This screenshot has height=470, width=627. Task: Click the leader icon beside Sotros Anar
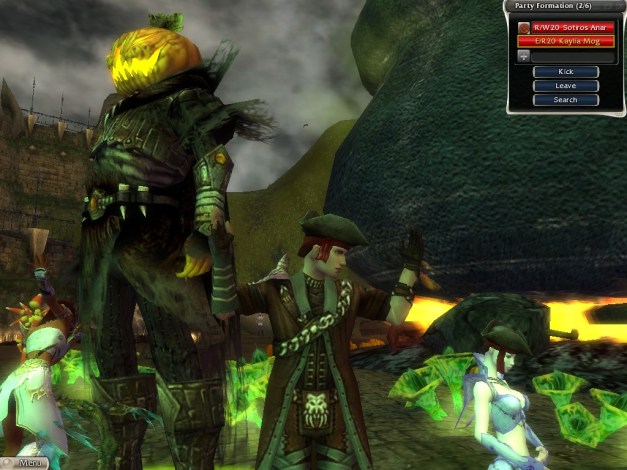coord(523,28)
